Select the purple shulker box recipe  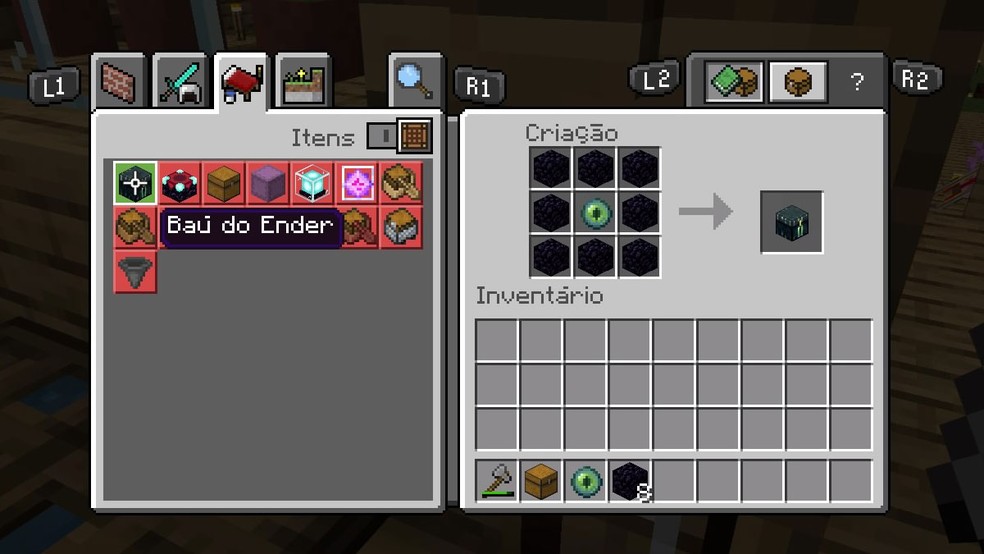point(268,183)
